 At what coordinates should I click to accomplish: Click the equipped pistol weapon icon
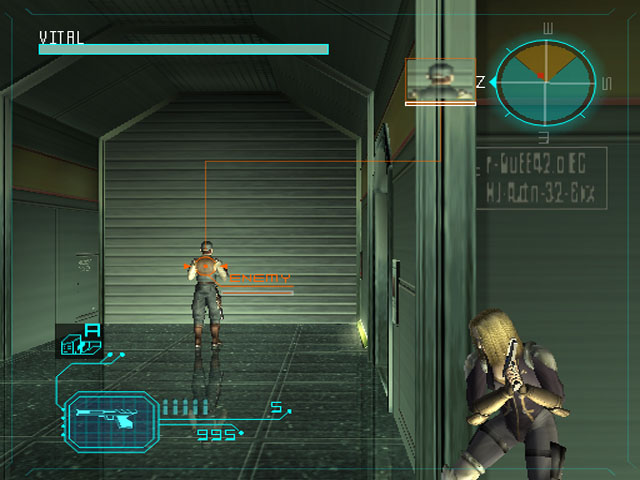[110, 417]
